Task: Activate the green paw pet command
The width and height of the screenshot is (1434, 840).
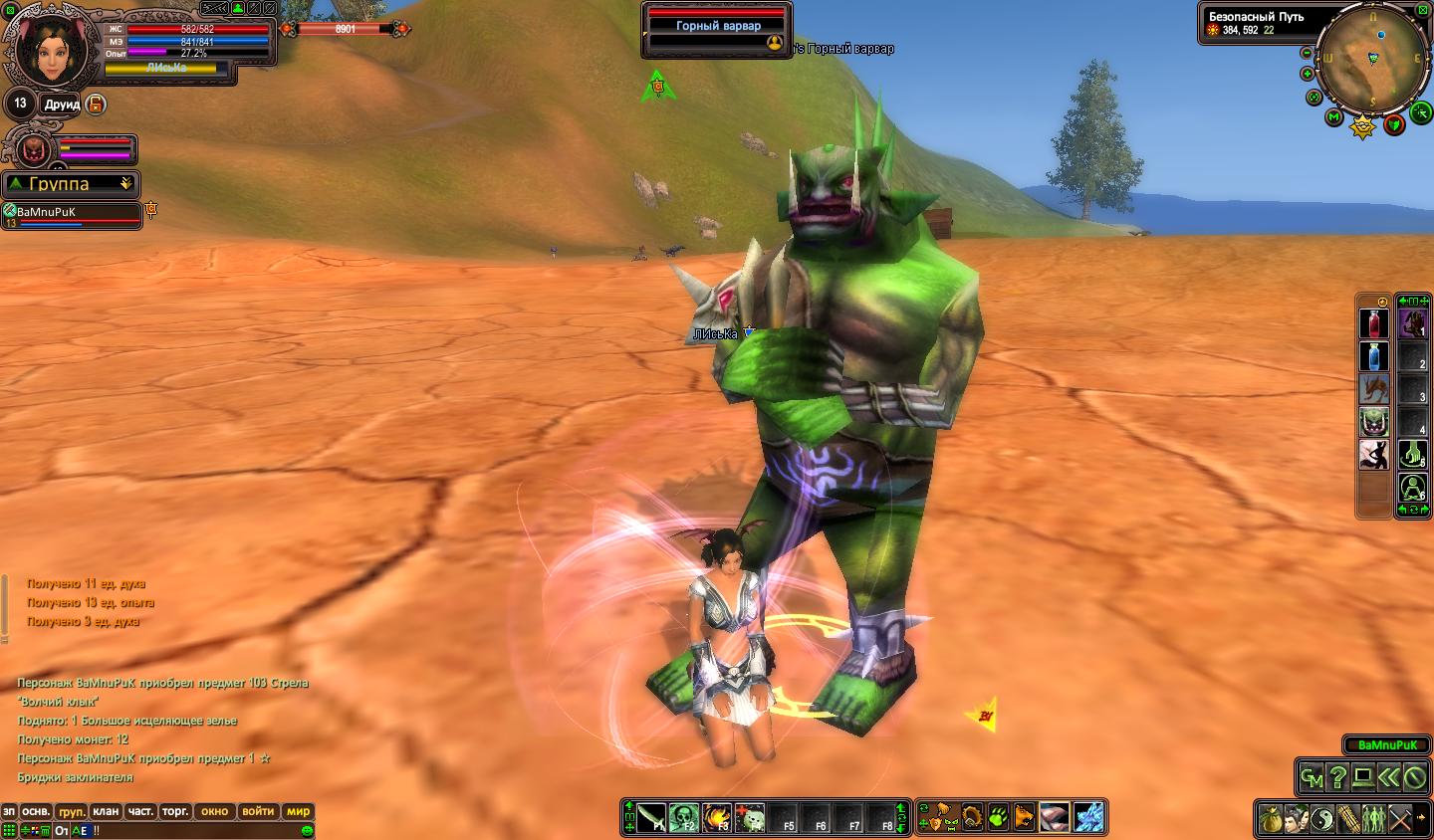Action: (998, 818)
